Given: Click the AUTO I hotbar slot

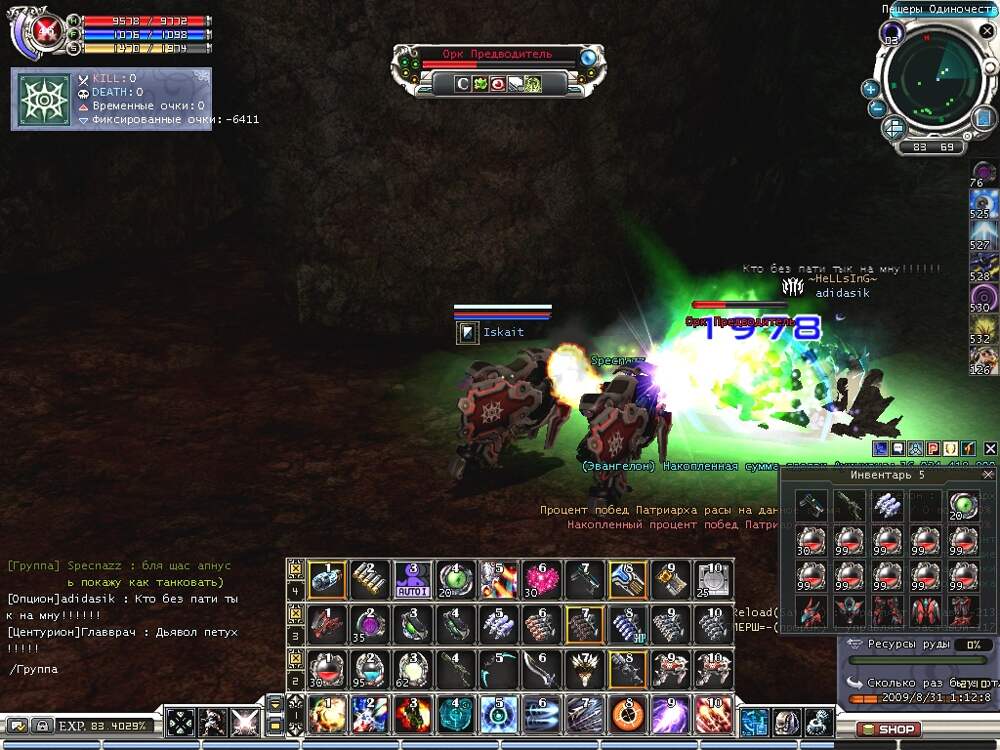Looking at the screenshot, I should tap(413, 578).
